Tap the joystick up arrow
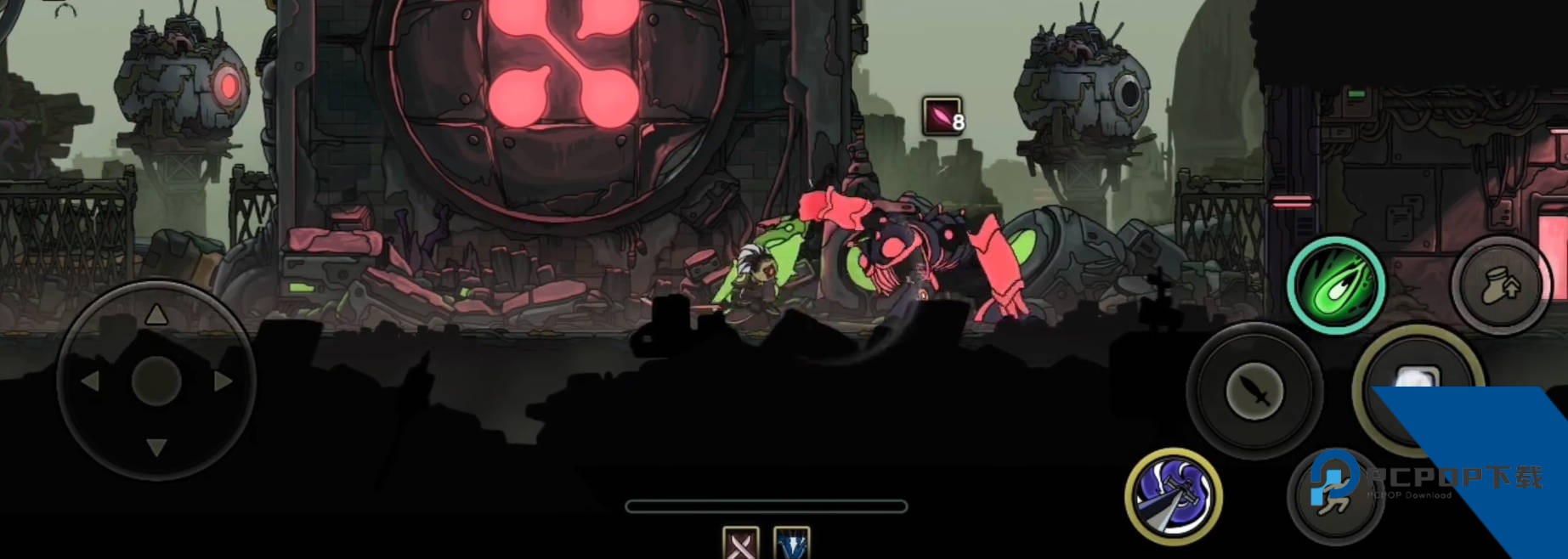This screenshot has height=559, width=1568. [x=156, y=316]
